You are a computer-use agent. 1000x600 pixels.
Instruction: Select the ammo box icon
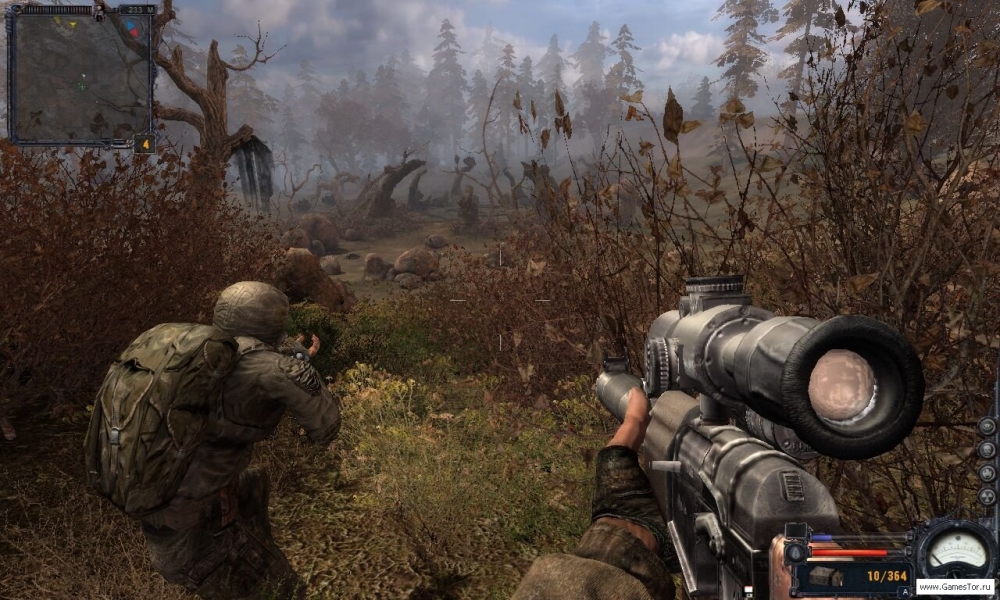[826, 577]
